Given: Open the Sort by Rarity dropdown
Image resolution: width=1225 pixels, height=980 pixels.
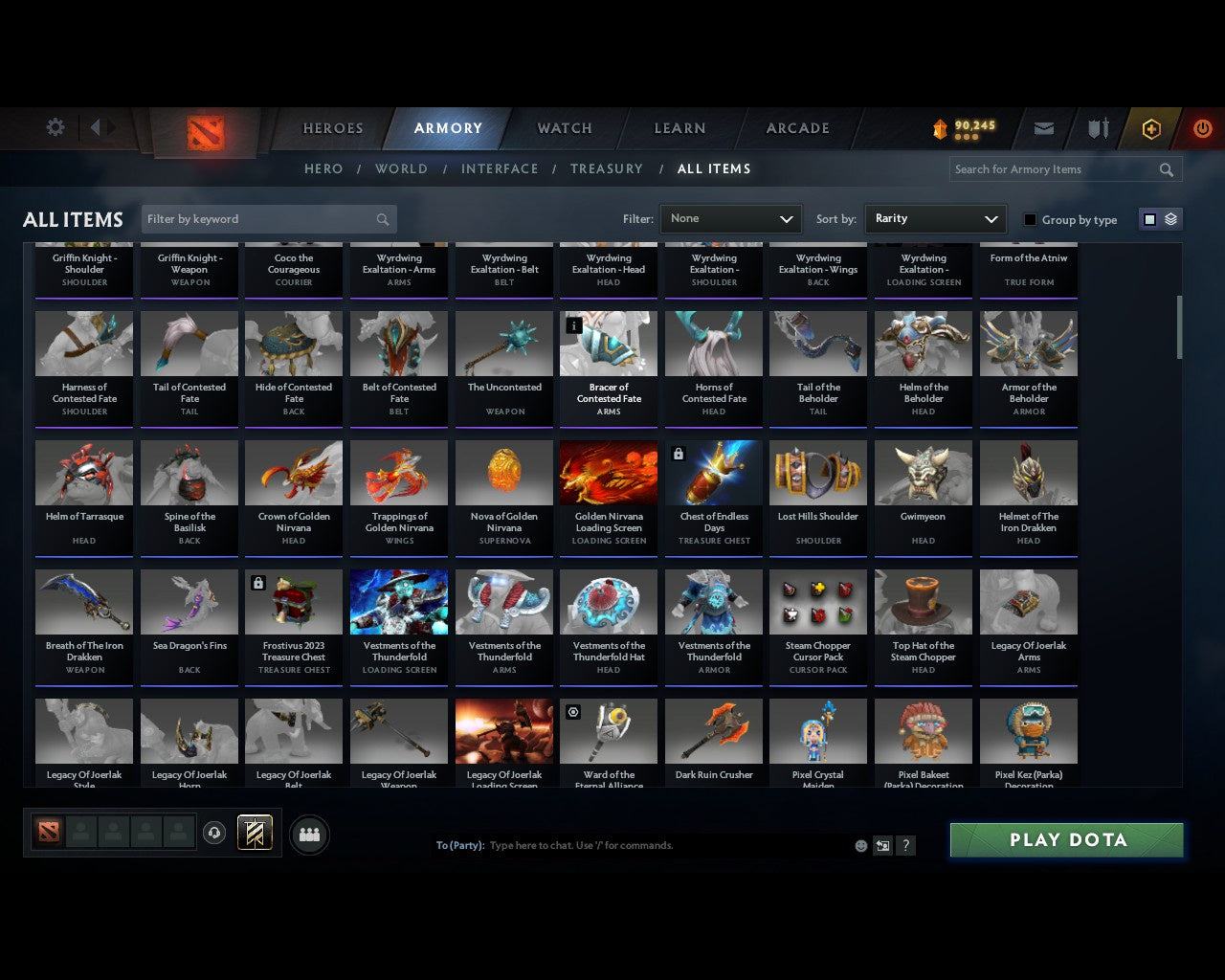Looking at the screenshot, I should (x=935, y=218).
